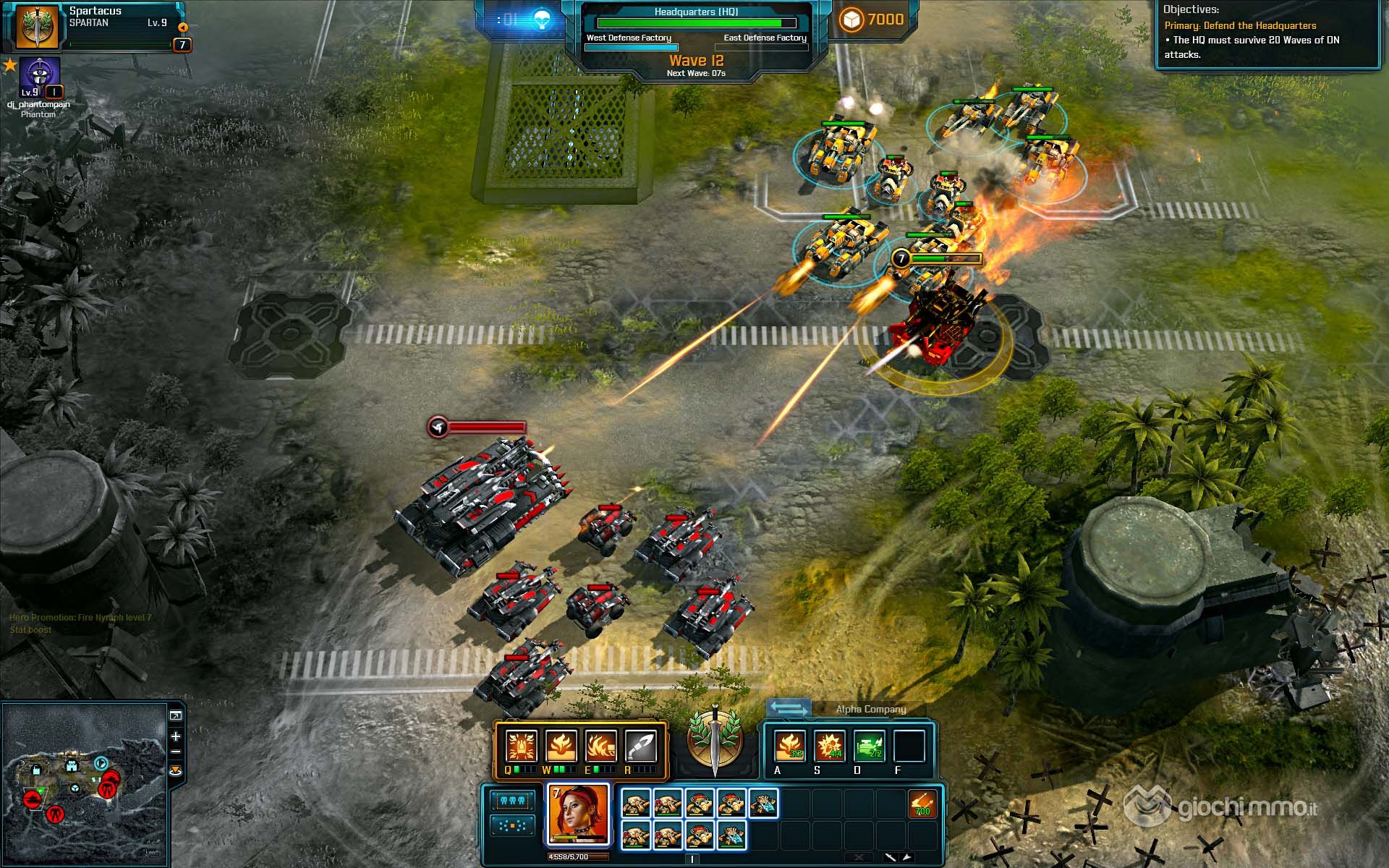The image size is (1389, 868).
Task: Use the S explosion company ability
Action: pyautogui.click(x=829, y=746)
